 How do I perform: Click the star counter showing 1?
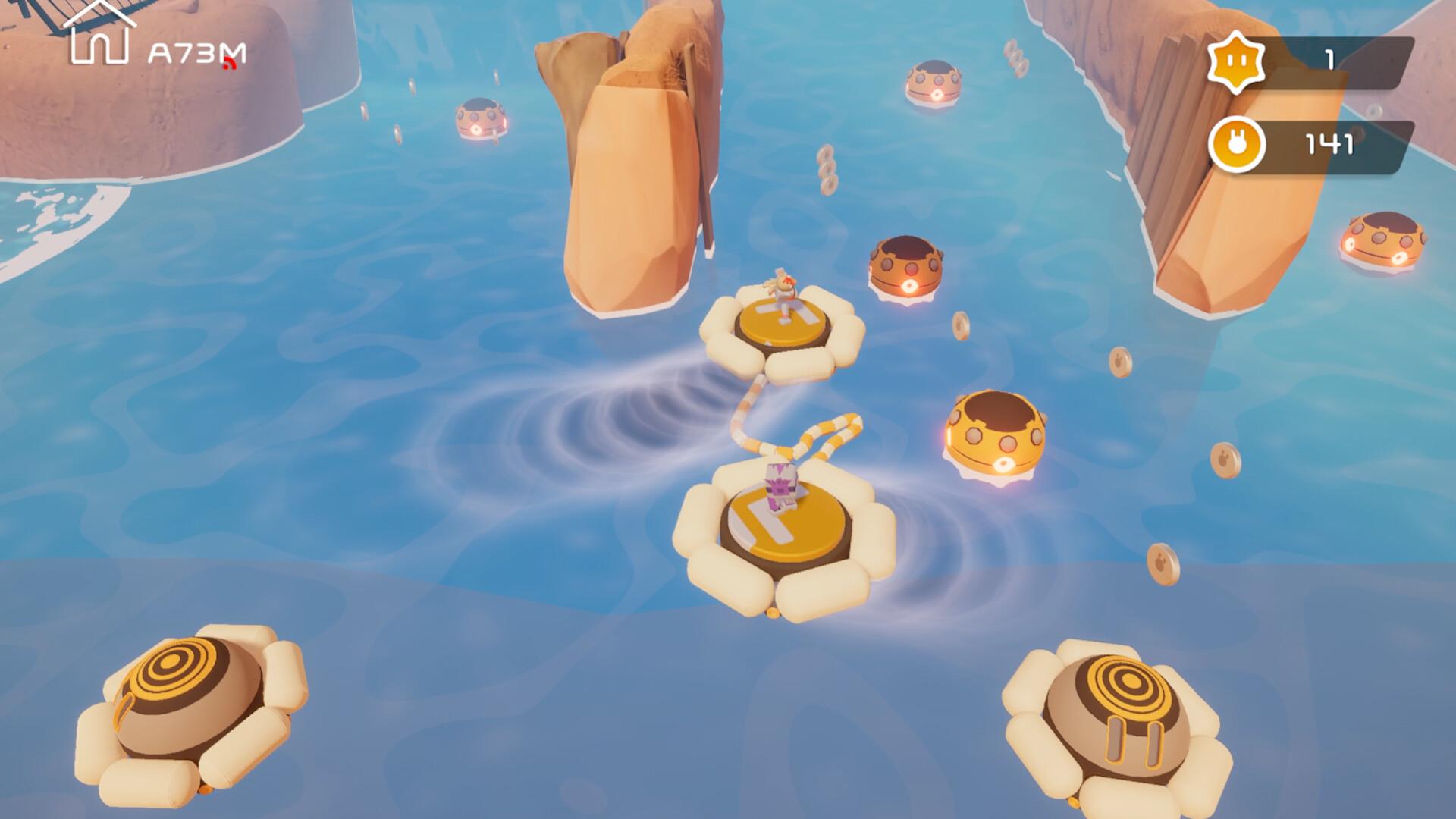pyautogui.click(x=1331, y=58)
